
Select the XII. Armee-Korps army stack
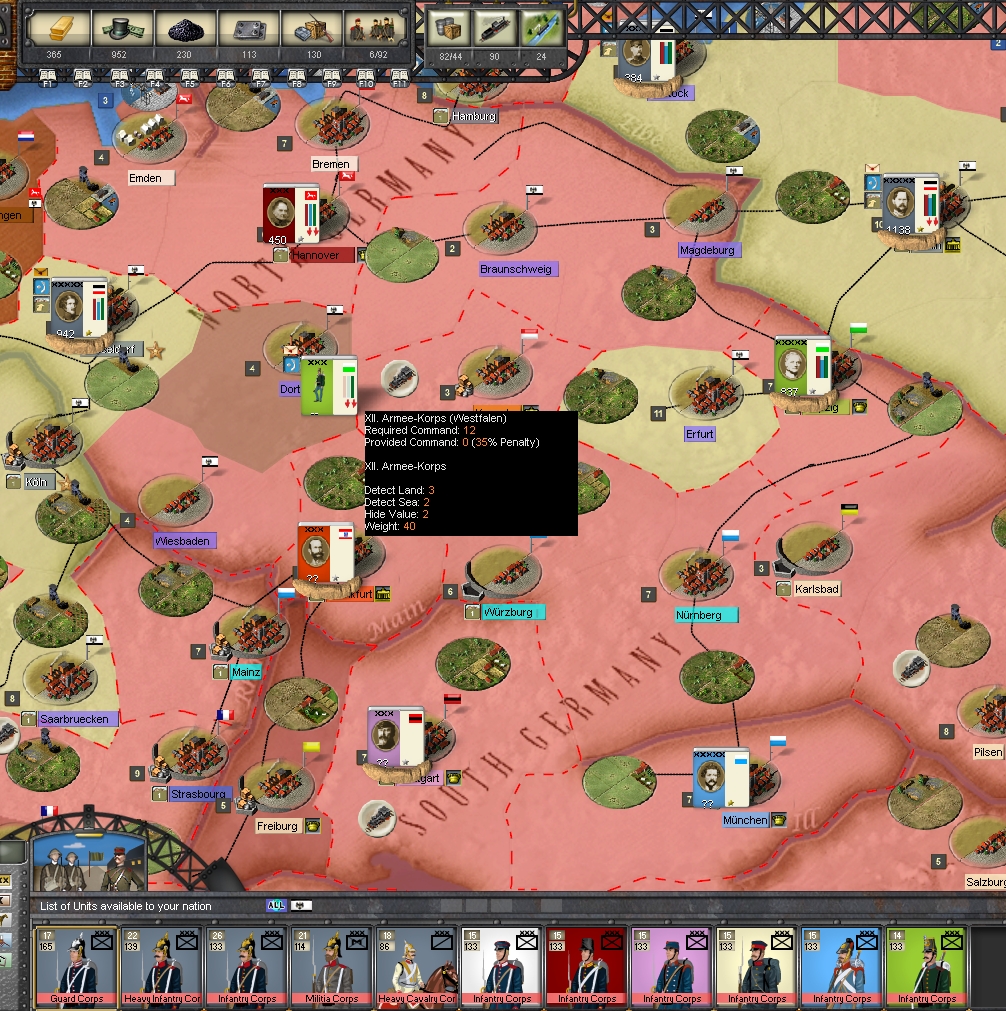click(x=329, y=385)
